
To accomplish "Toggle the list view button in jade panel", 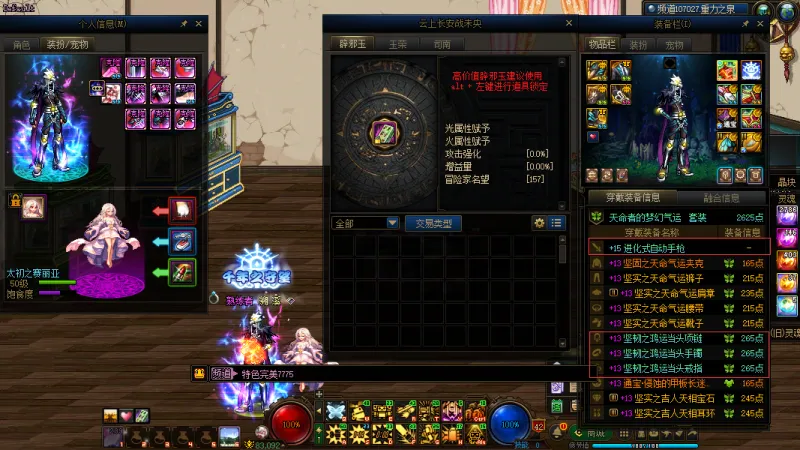I will tap(556, 223).
